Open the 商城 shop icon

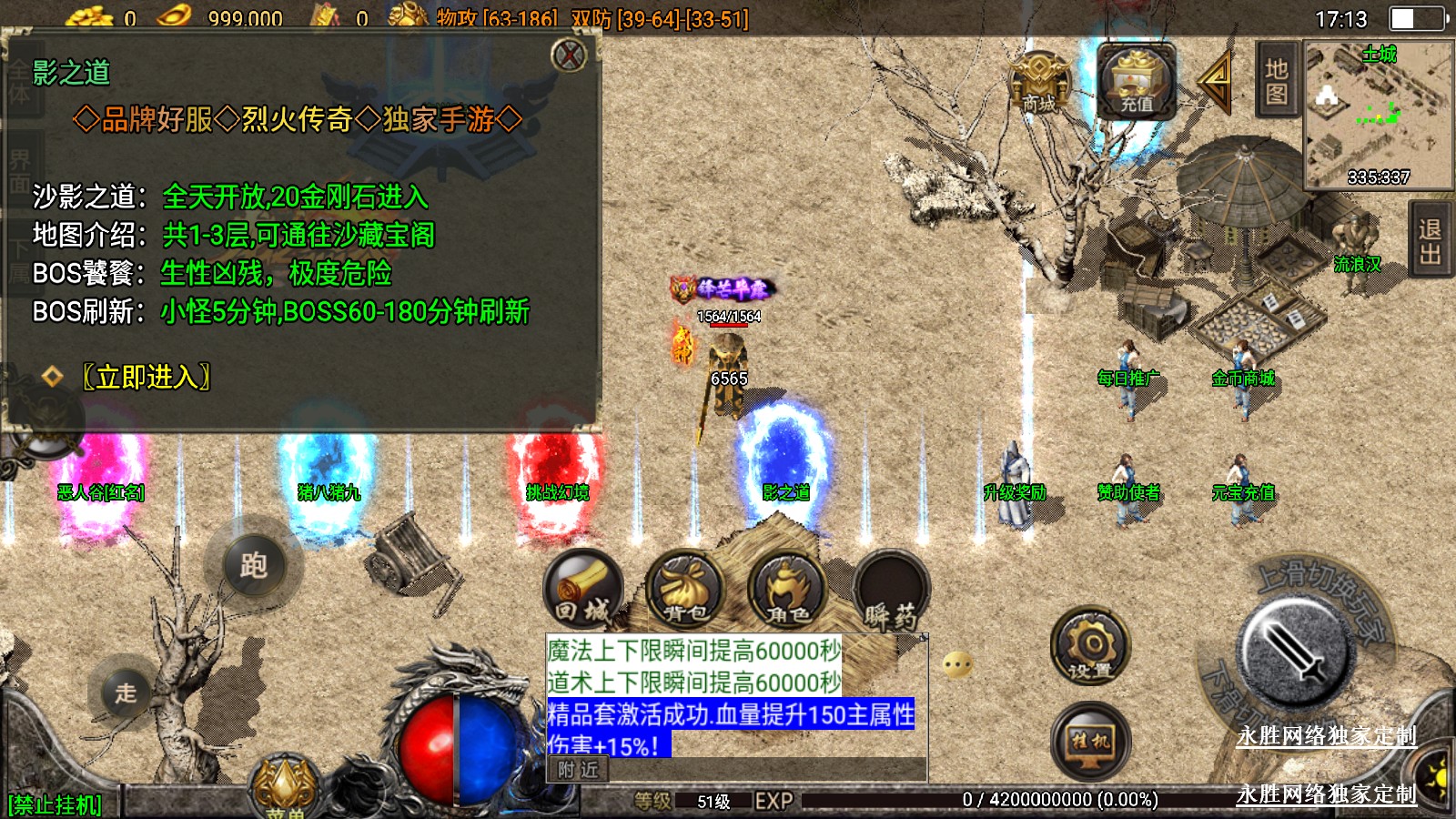1038,83
